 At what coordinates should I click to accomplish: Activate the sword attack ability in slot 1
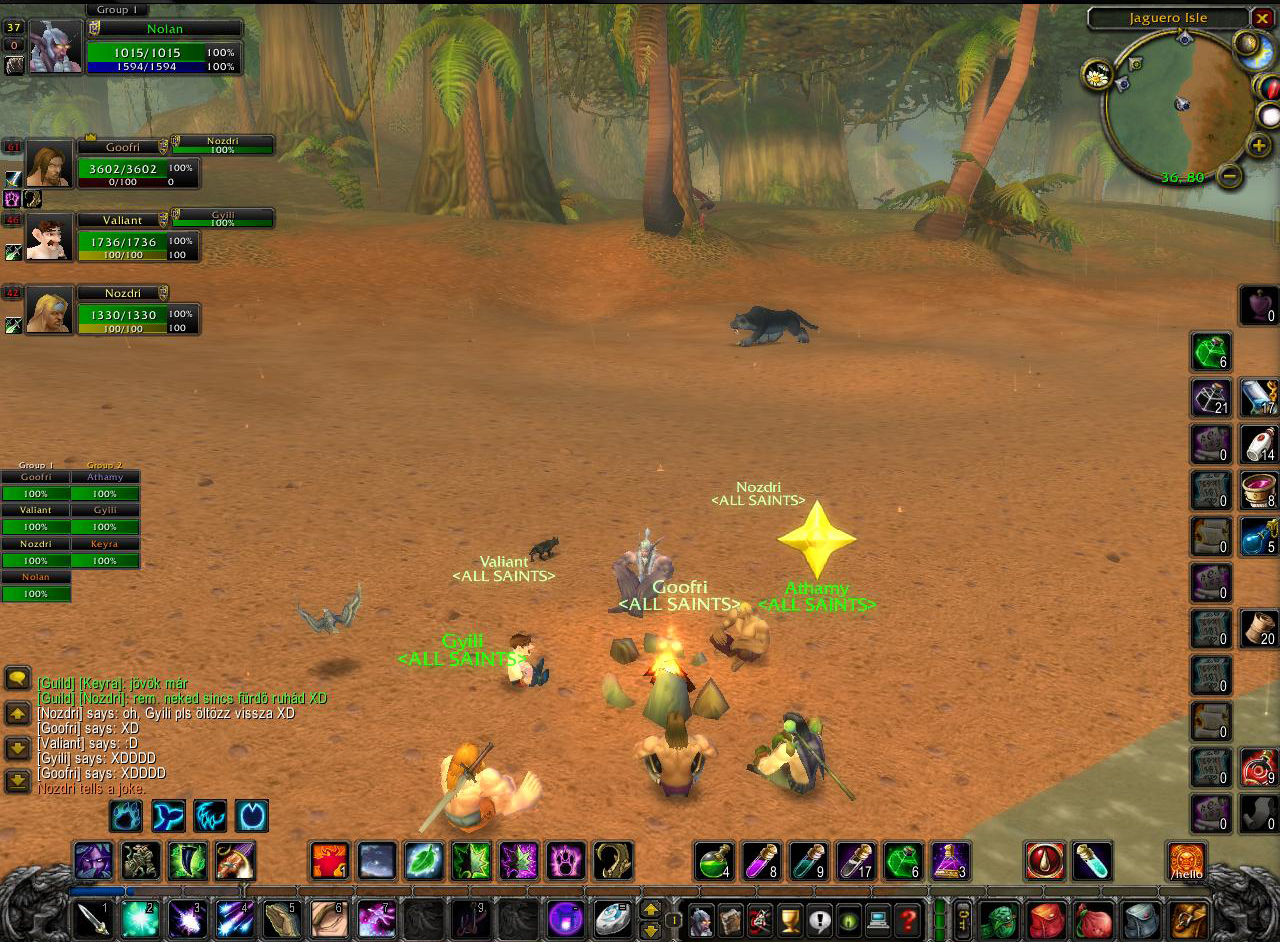coord(92,919)
